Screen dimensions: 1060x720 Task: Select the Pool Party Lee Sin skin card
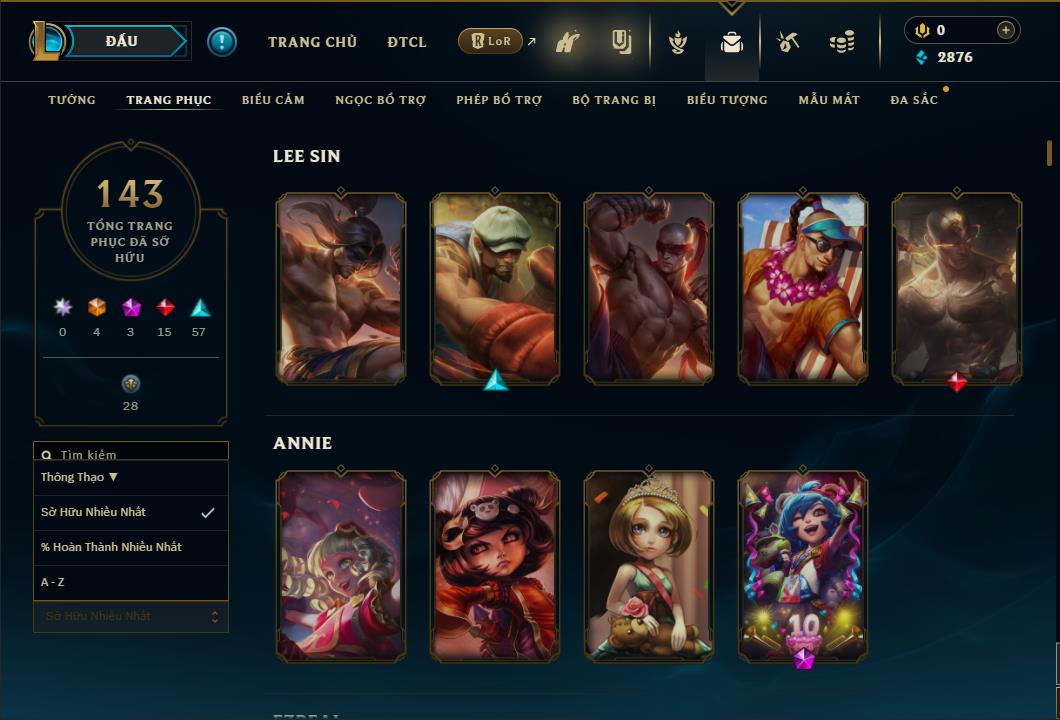[x=803, y=288]
